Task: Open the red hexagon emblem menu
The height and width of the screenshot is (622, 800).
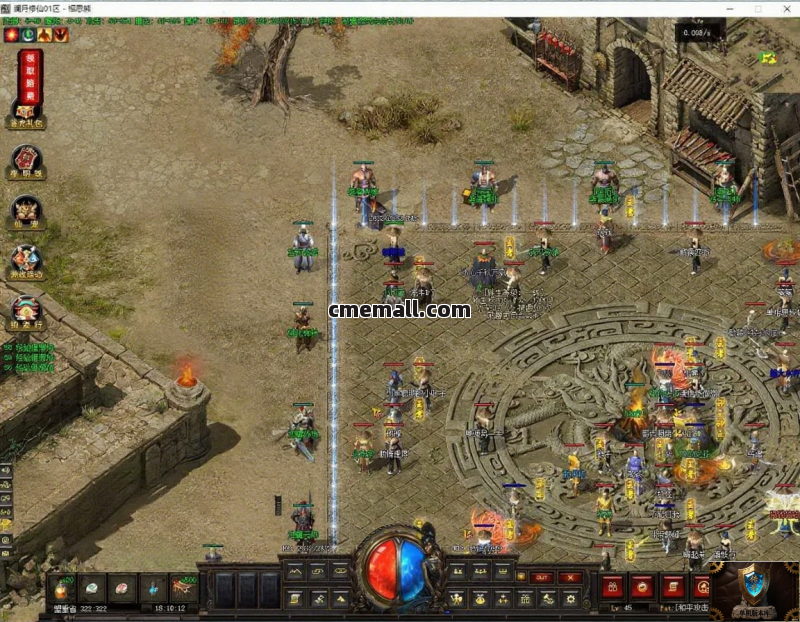Action: [27, 161]
